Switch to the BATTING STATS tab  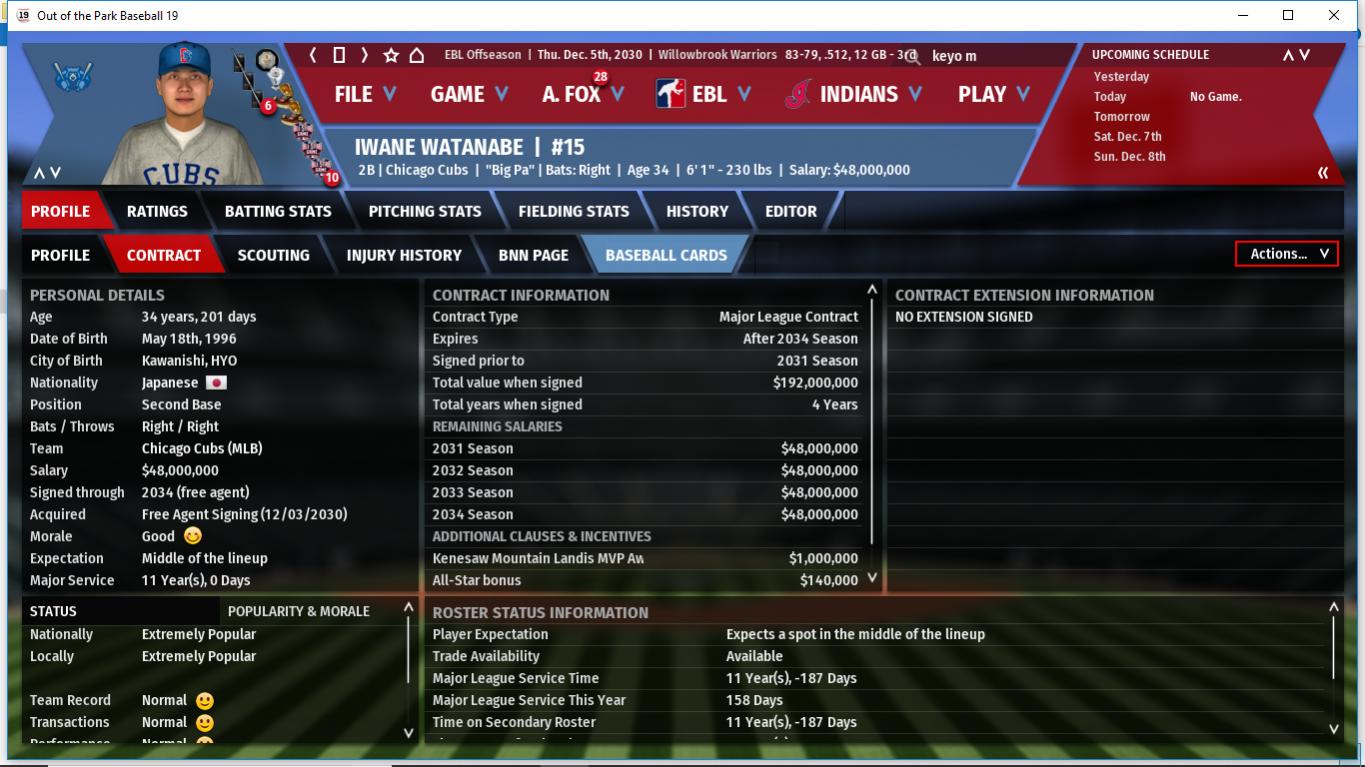point(278,211)
